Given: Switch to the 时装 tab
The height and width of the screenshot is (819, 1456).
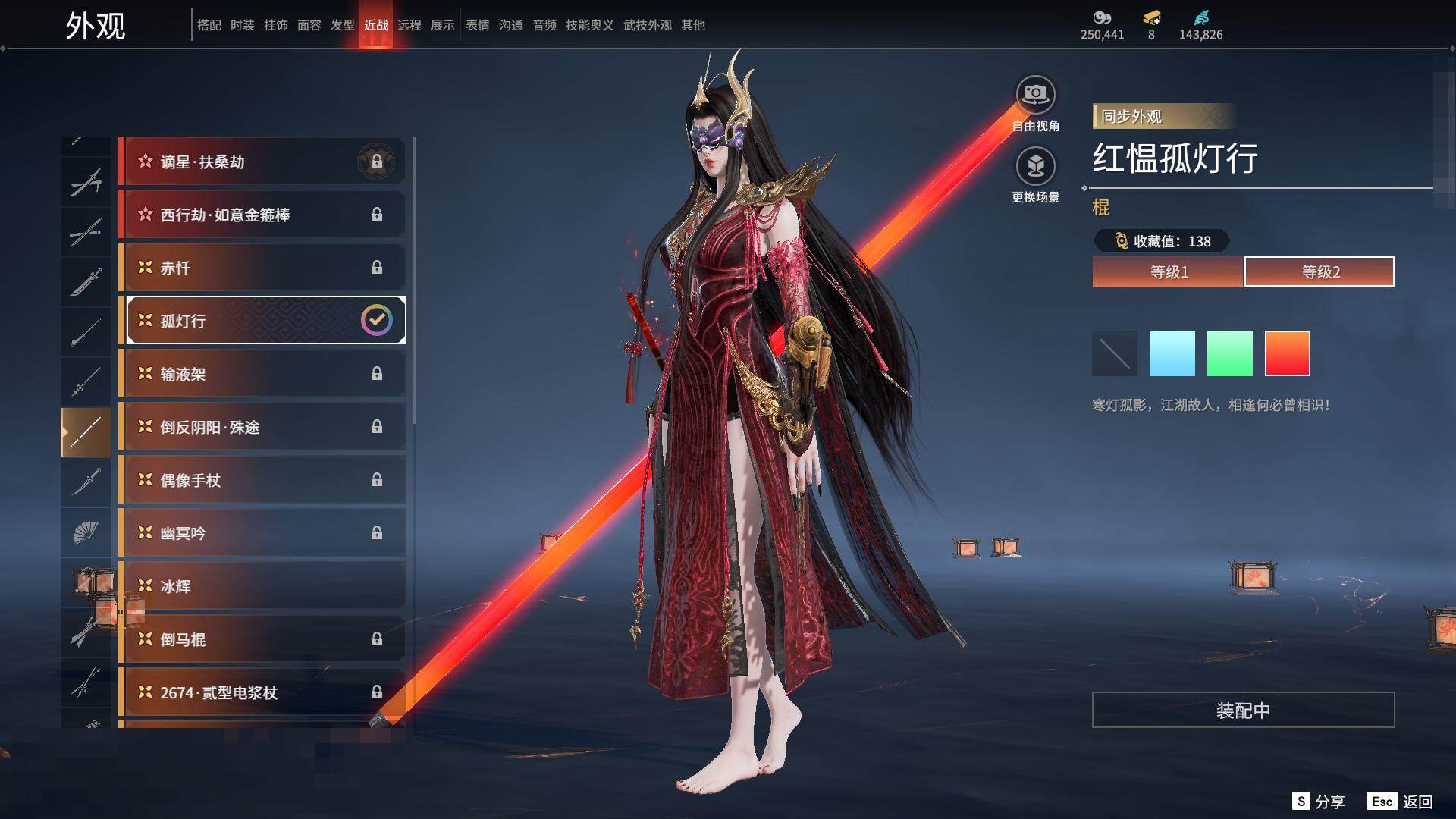Looking at the screenshot, I should coord(242,25).
